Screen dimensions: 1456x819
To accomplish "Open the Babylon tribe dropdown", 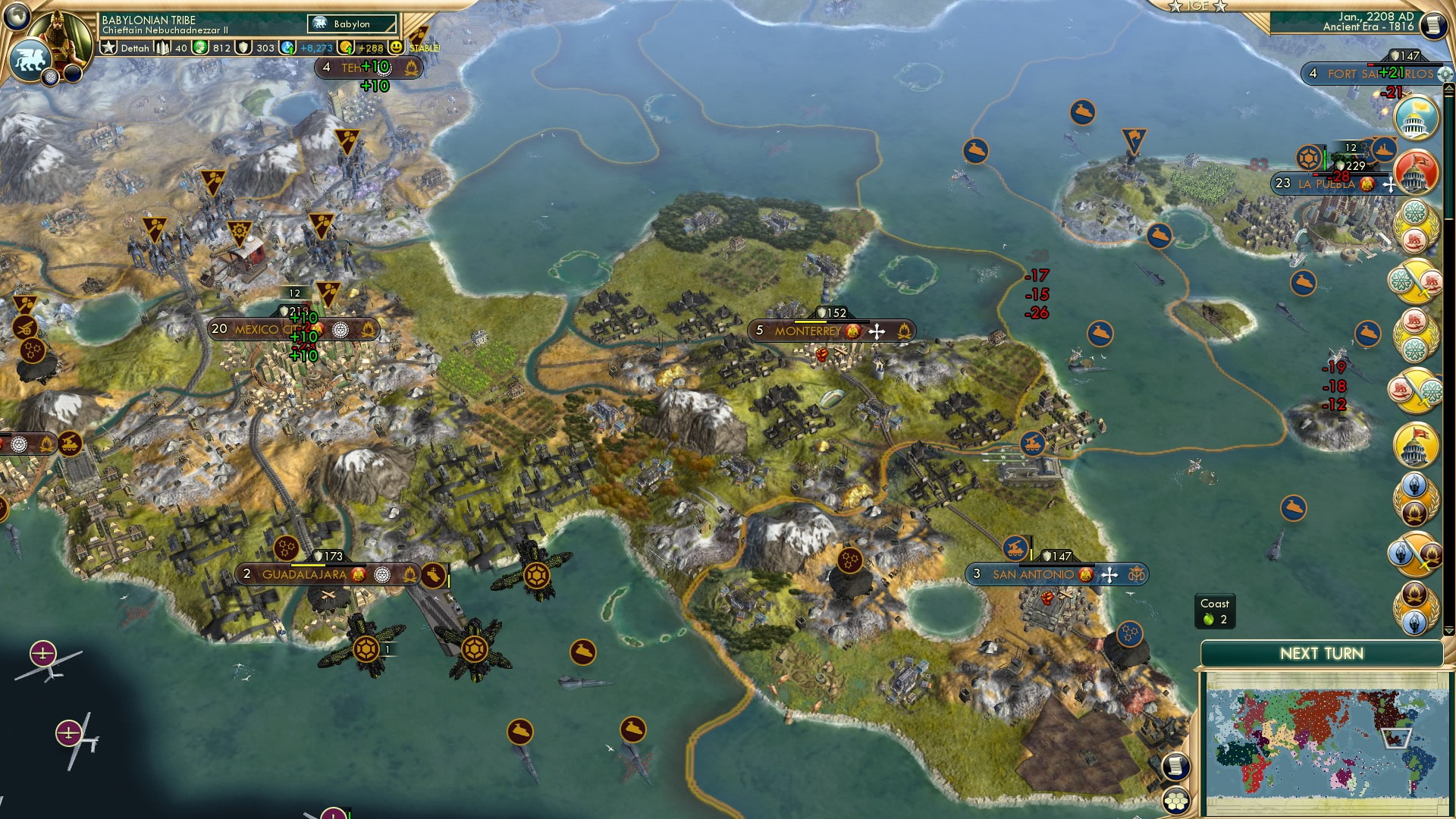I will click(x=353, y=24).
